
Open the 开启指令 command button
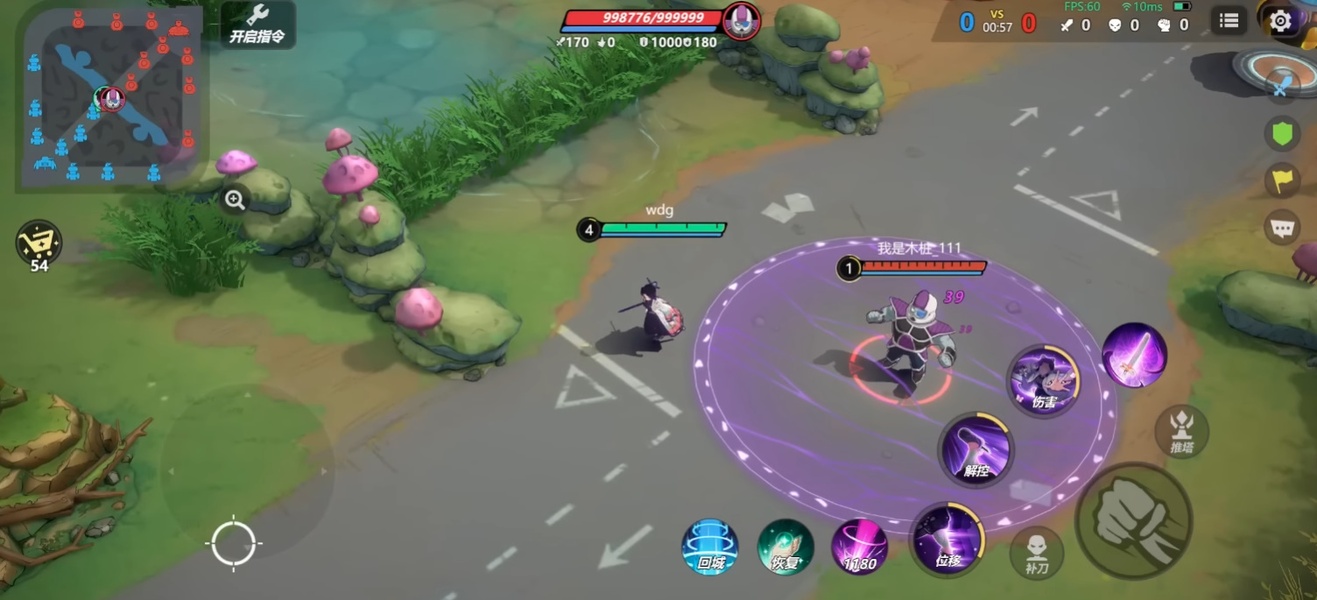(x=257, y=24)
